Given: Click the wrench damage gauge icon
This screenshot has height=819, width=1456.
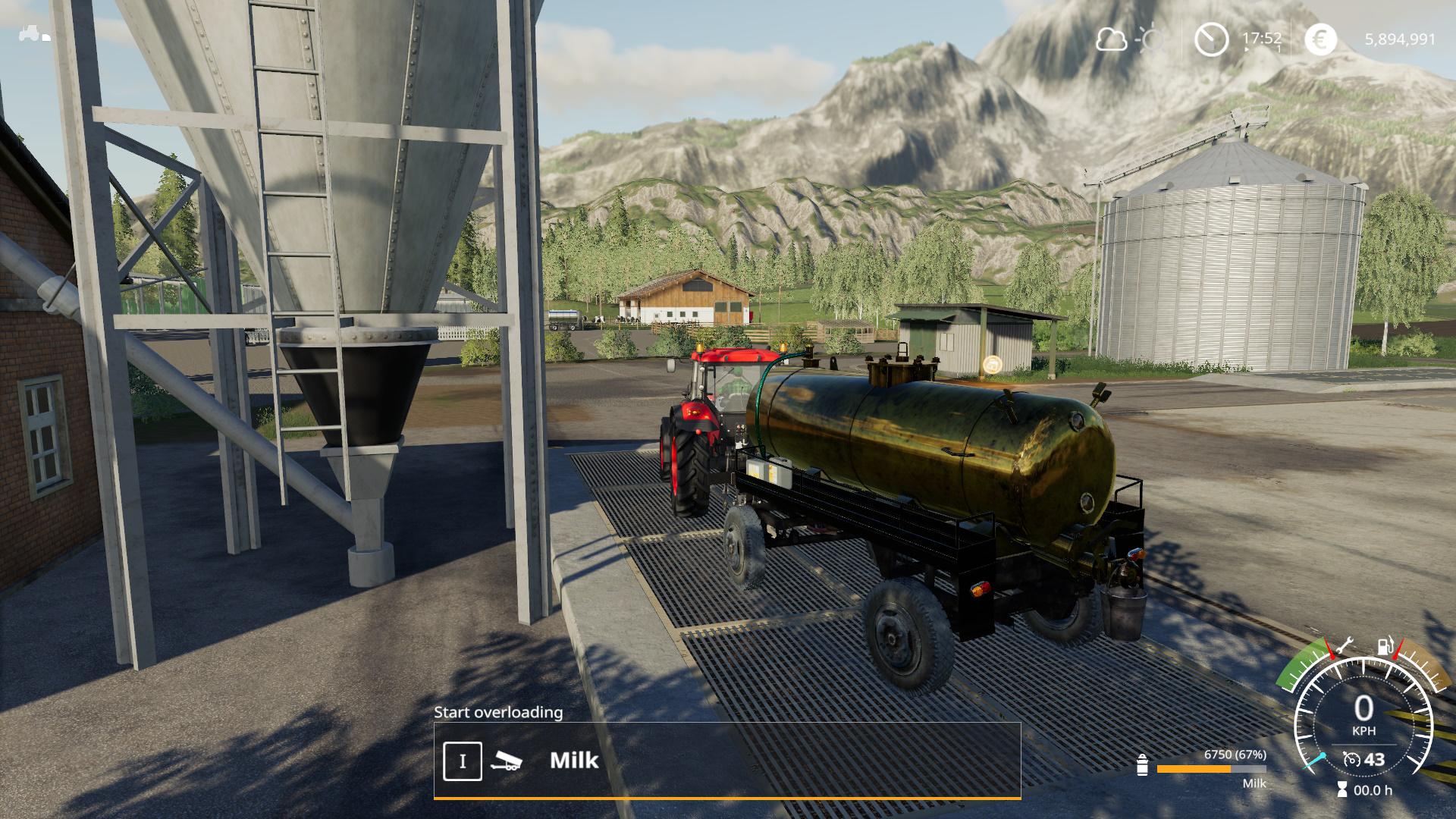Looking at the screenshot, I should 1343,647.
